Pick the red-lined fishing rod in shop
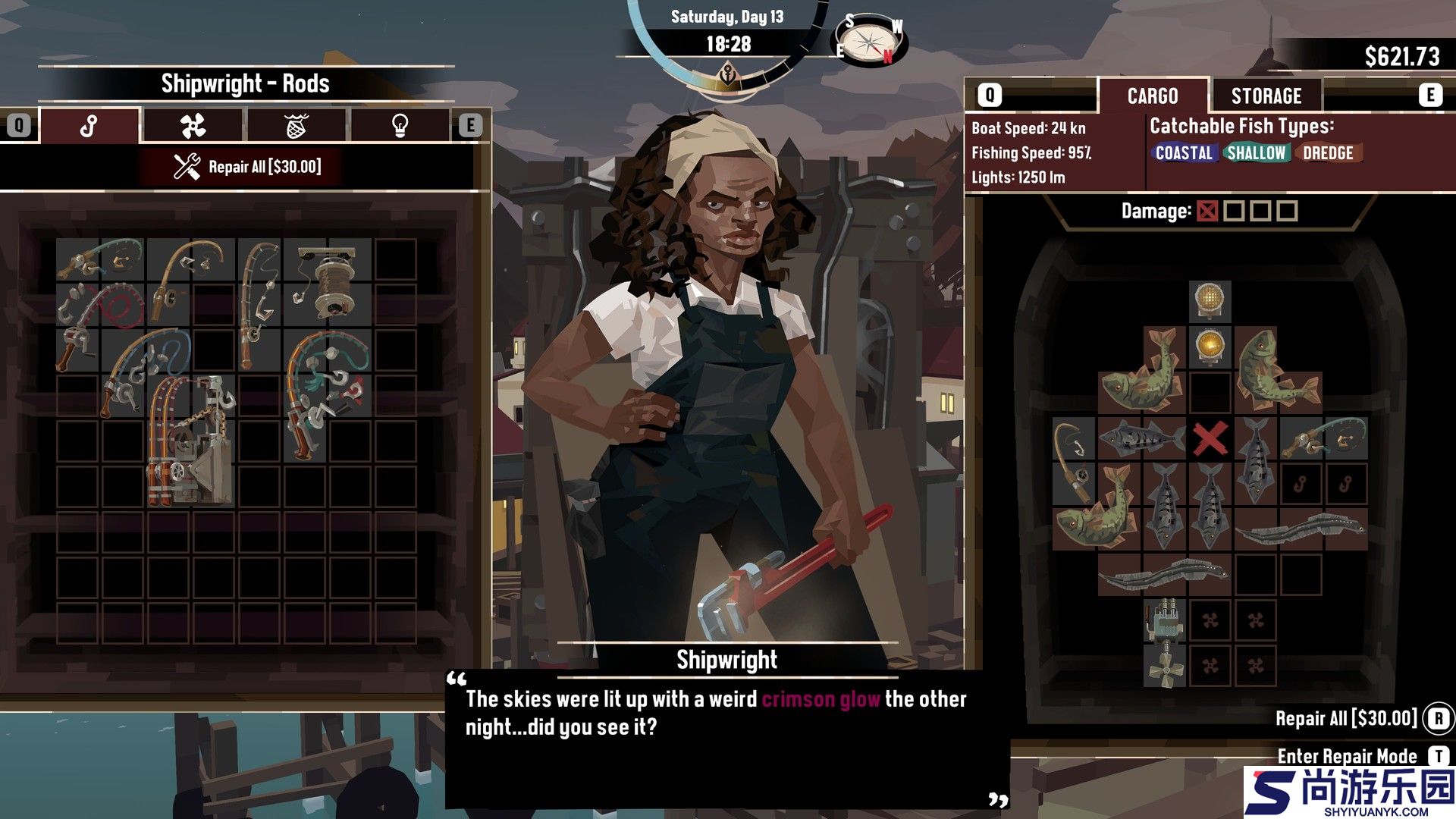Image resolution: width=1456 pixels, height=819 pixels. (x=100, y=326)
